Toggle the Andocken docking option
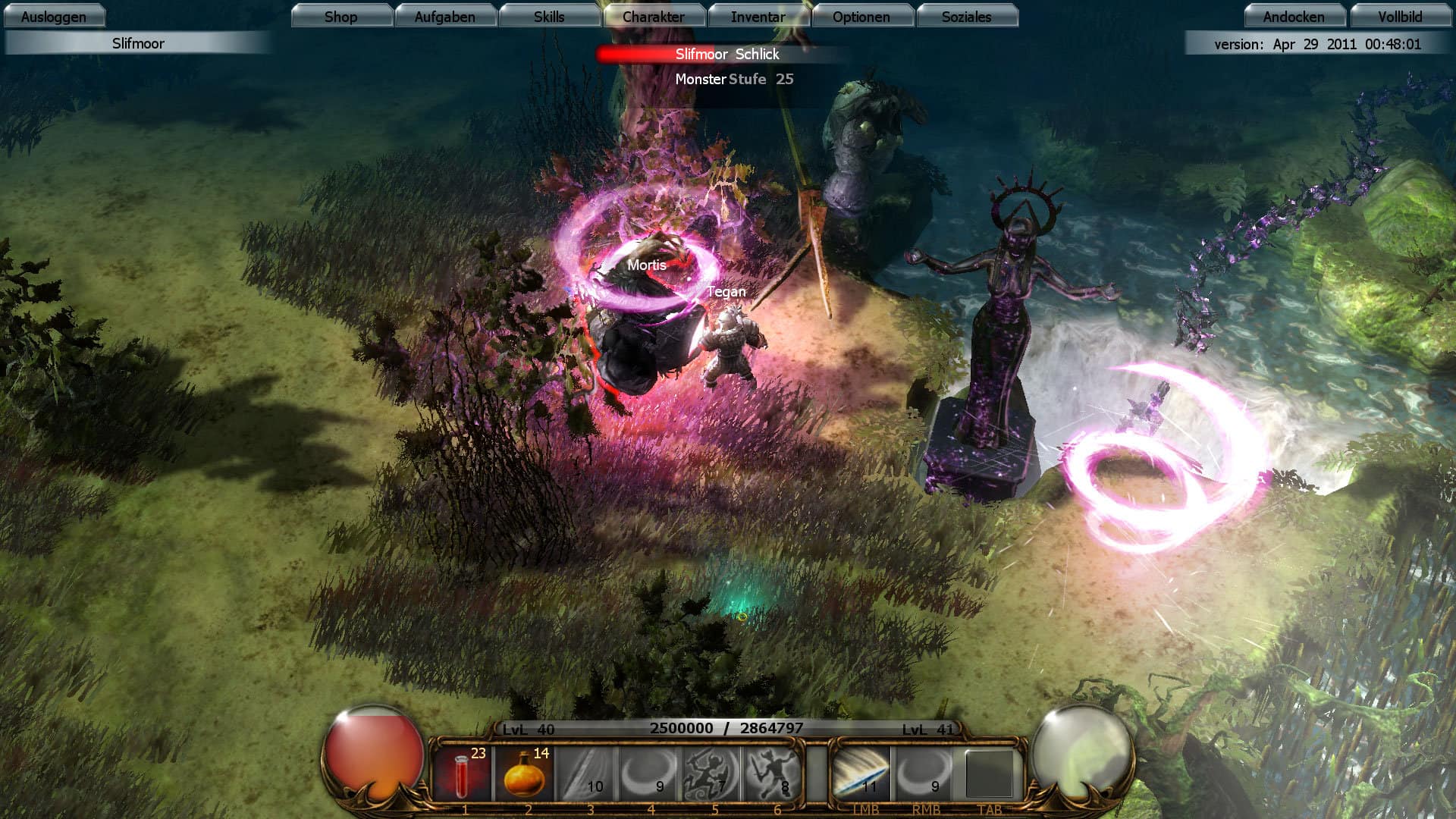The height and width of the screenshot is (819, 1456). [x=1294, y=16]
